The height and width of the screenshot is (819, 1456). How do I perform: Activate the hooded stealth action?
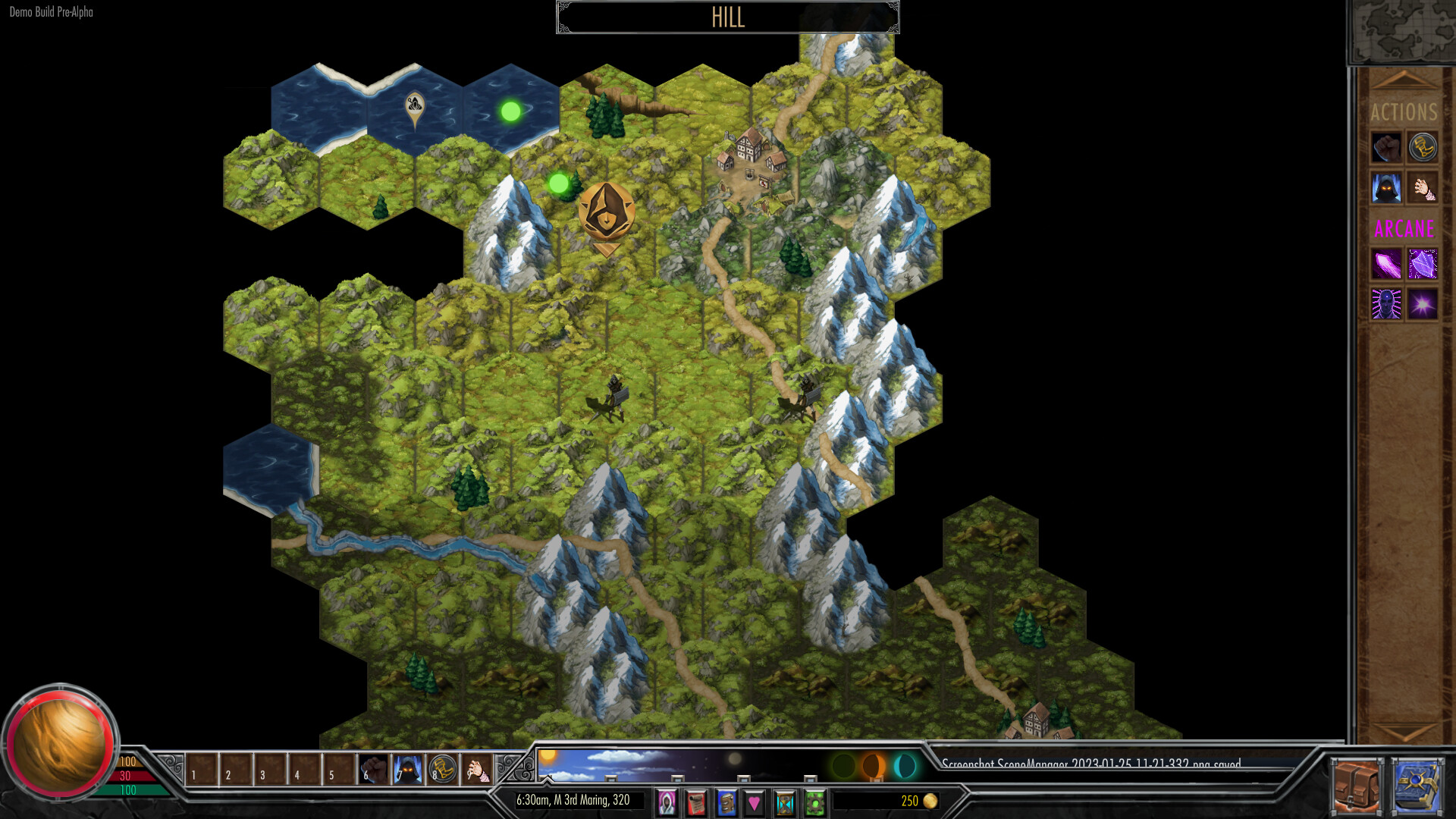coord(1386,188)
